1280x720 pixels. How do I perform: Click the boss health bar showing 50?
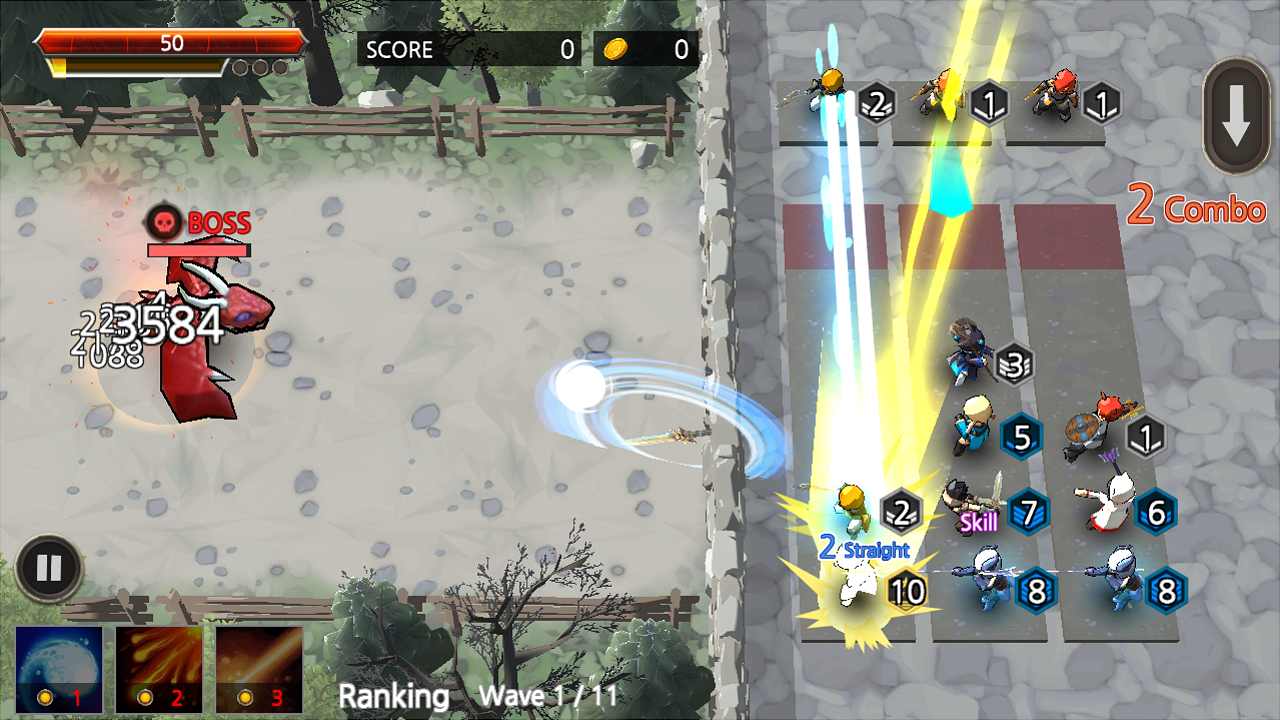click(x=172, y=44)
